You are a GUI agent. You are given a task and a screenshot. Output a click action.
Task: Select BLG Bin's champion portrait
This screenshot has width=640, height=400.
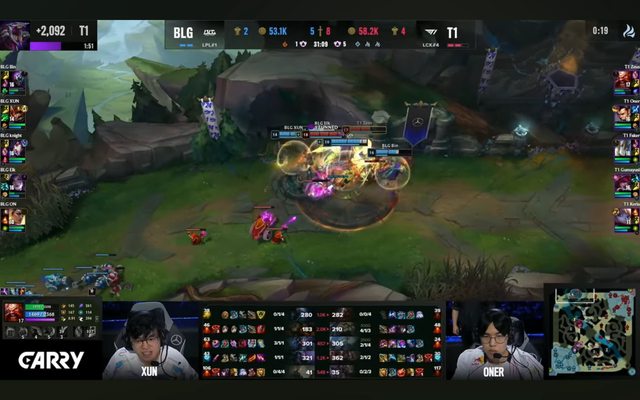point(16,81)
